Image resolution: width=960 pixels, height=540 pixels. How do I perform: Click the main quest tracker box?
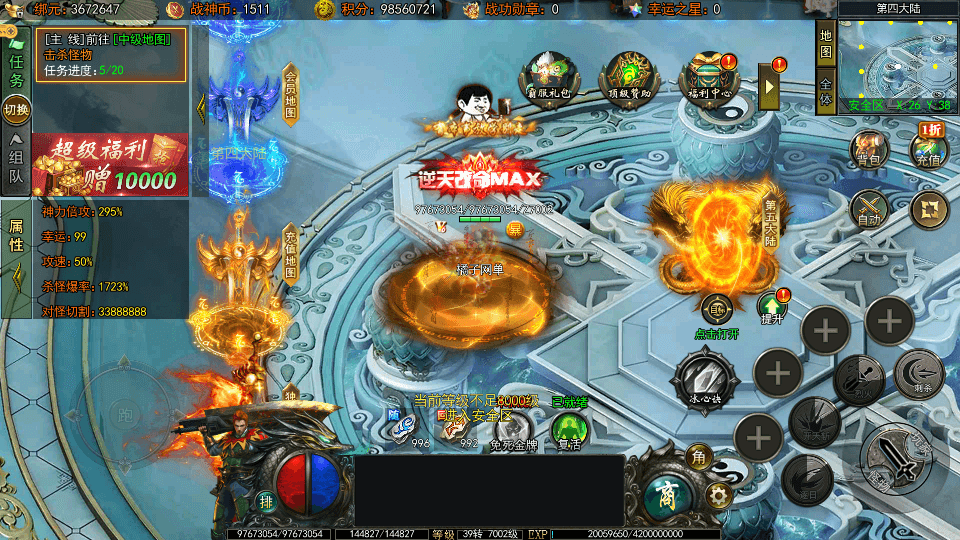[x=112, y=54]
